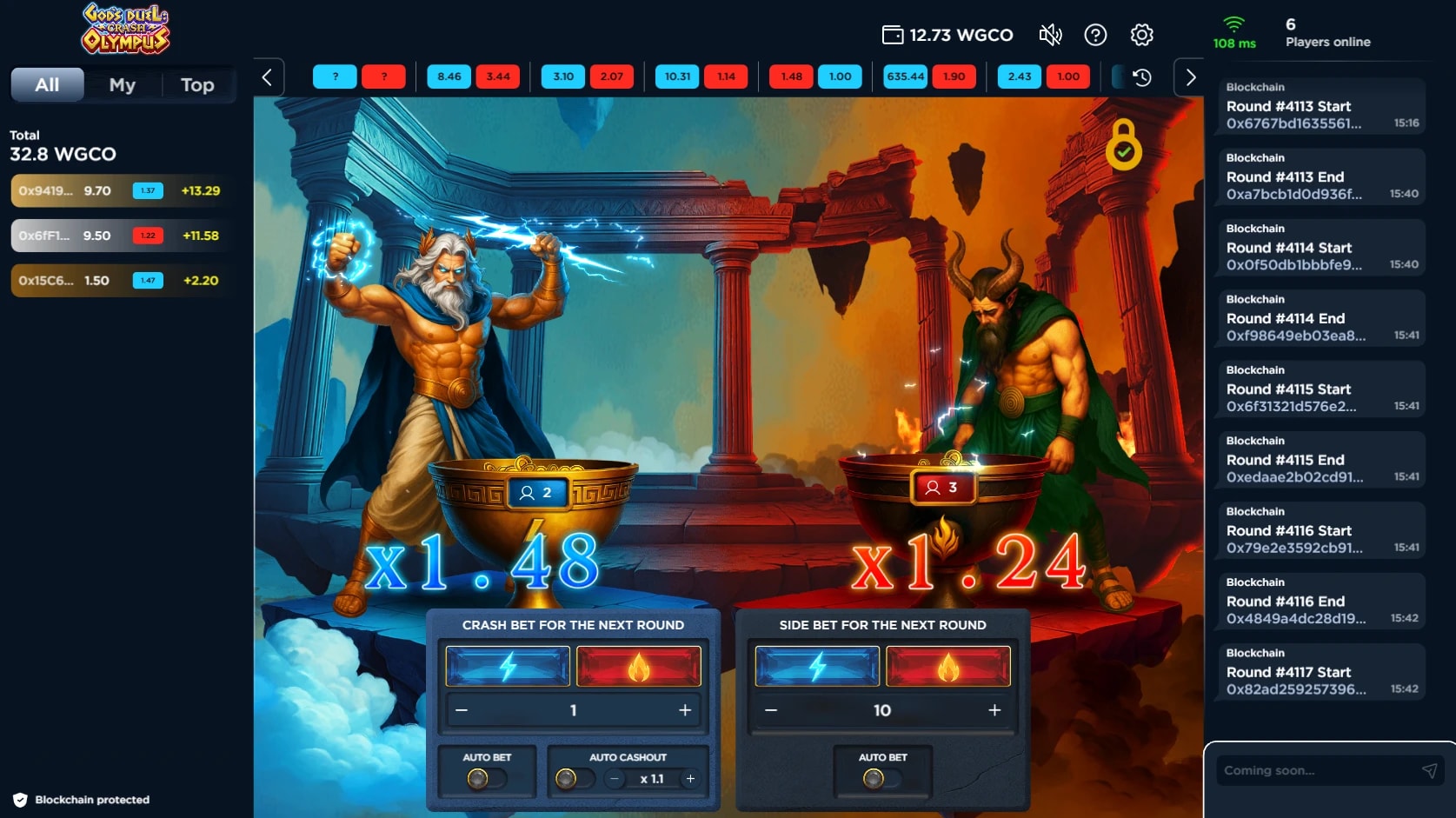Open the Top bets tab

[197, 85]
